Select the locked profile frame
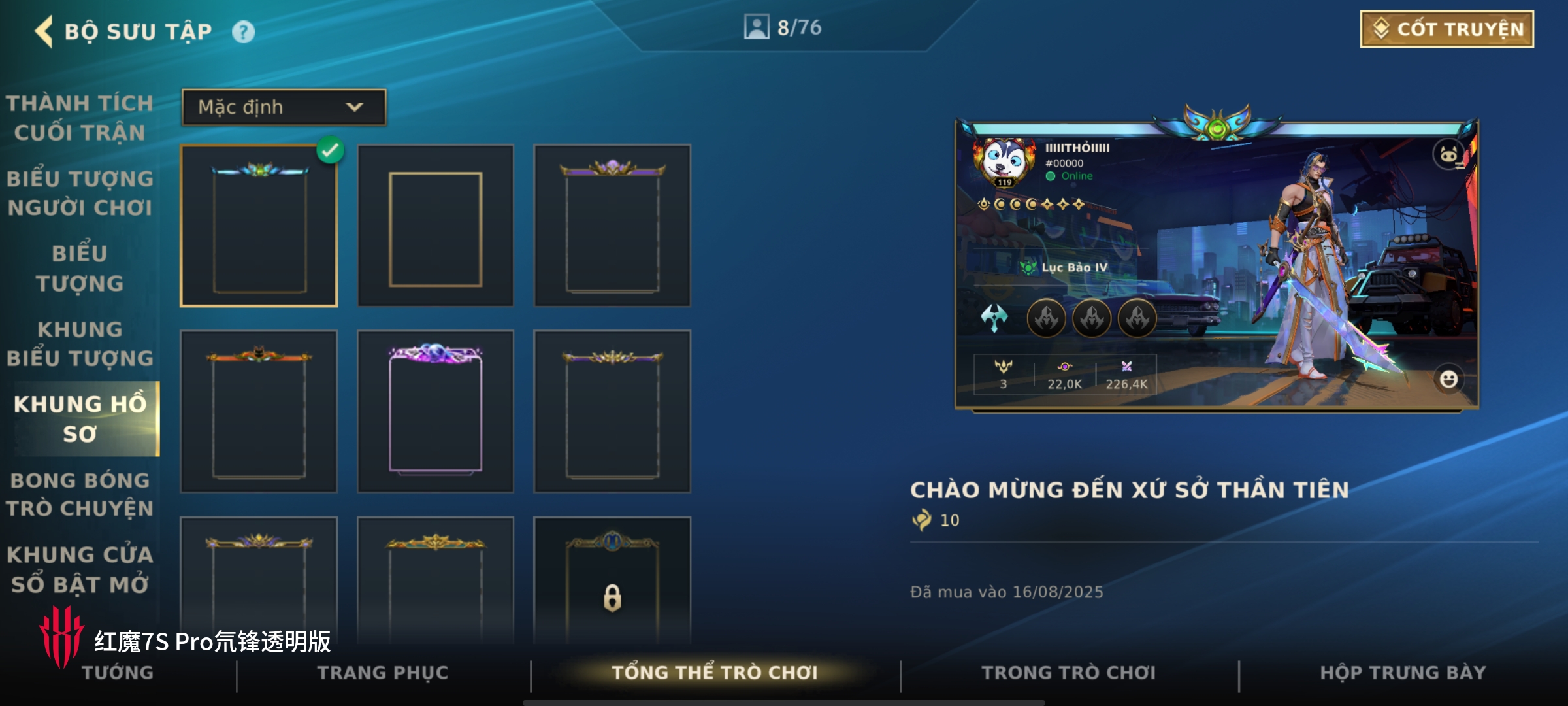 612,579
